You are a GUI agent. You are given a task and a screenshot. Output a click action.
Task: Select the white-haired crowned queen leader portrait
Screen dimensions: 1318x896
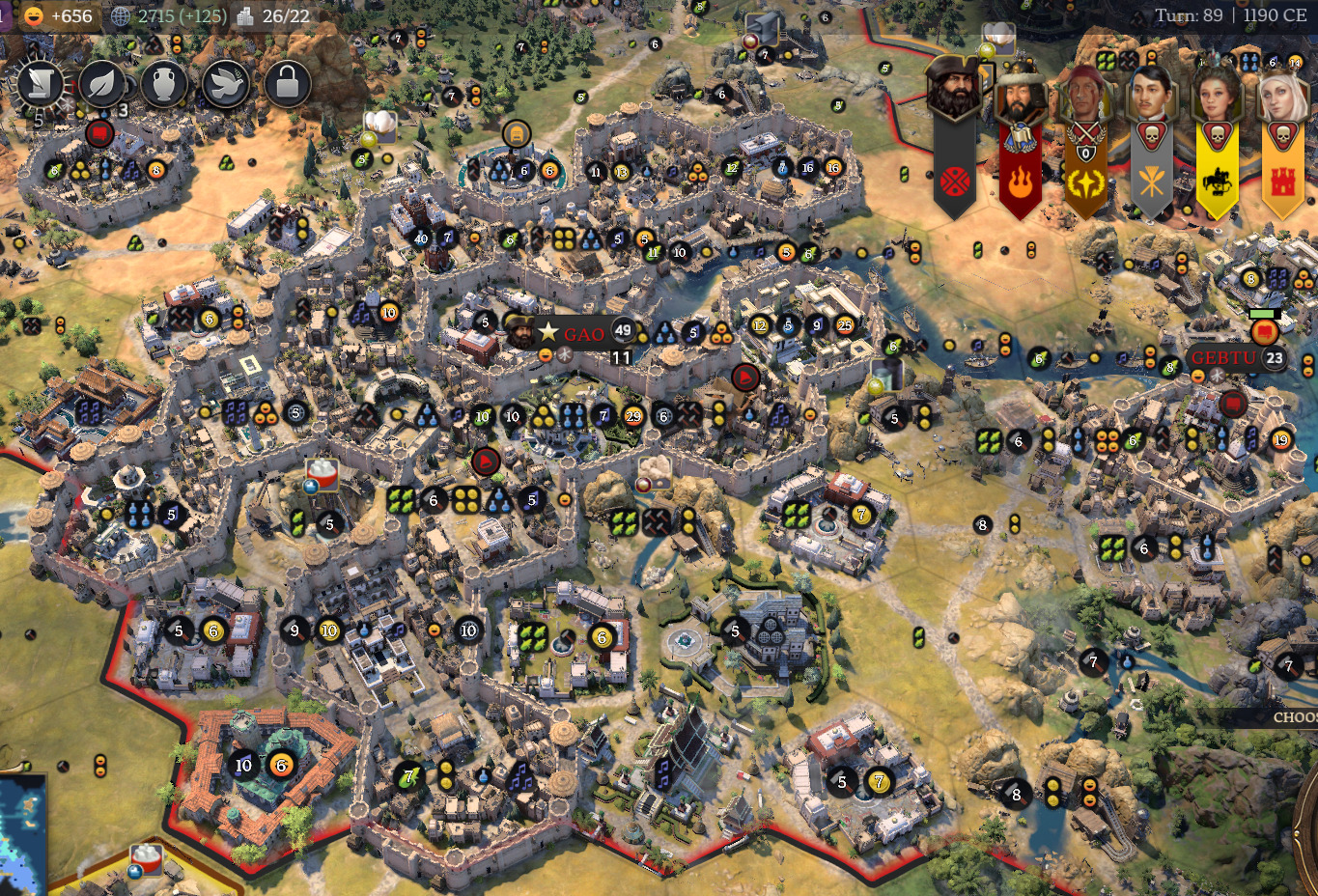[1282, 97]
